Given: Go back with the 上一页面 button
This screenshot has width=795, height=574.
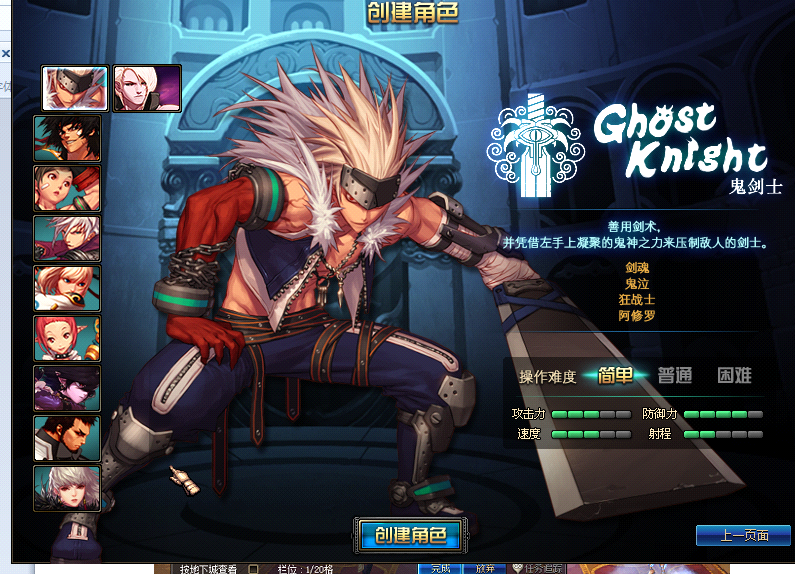Looking at the screenshot, I should coord(743,535).
